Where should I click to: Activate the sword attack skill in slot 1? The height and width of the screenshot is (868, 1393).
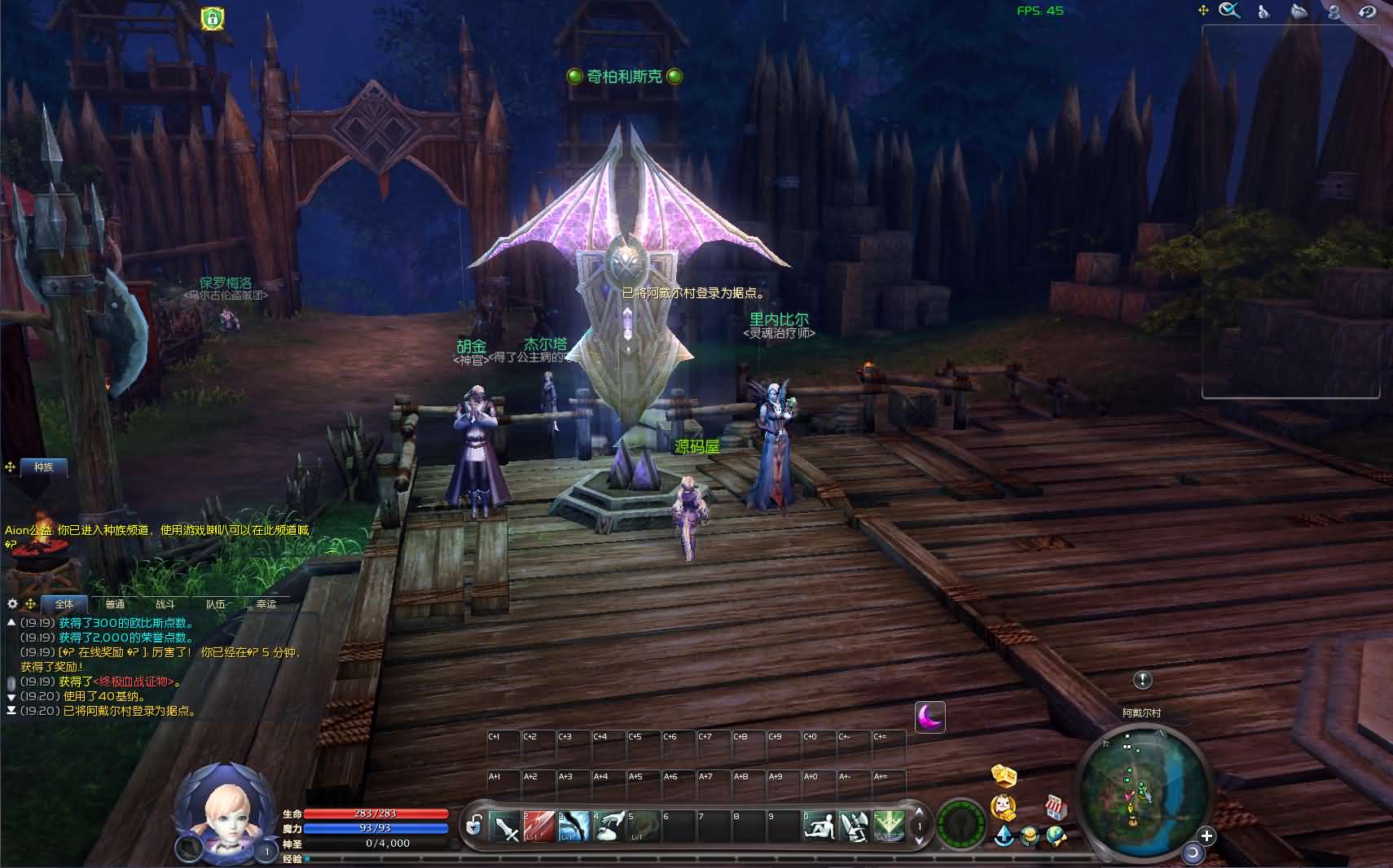(505, 827)
